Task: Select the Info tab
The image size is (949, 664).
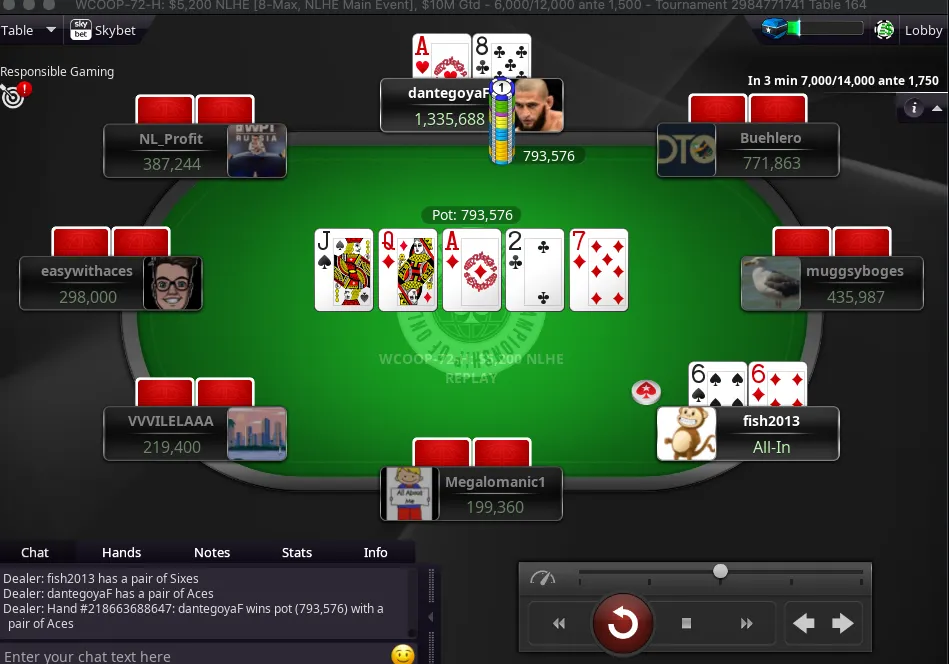Action: (376, 552)
